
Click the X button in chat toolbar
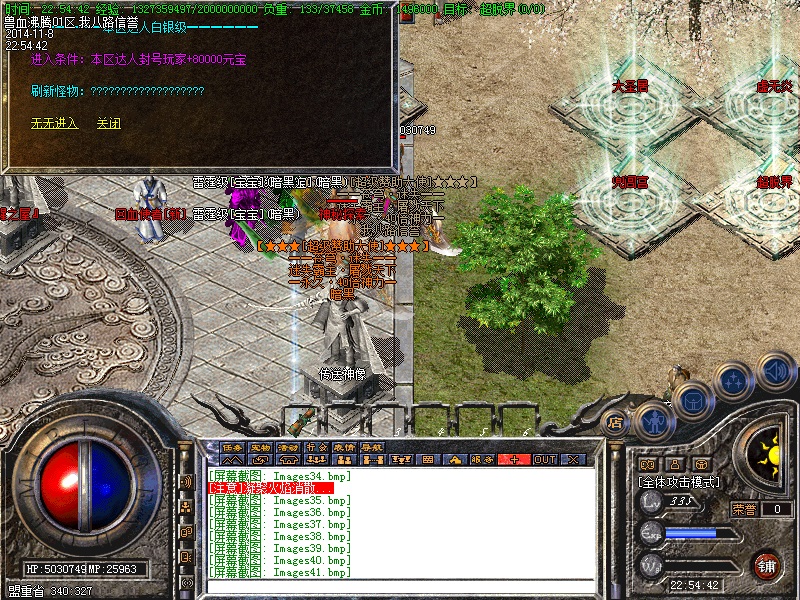tap(573, 459)
